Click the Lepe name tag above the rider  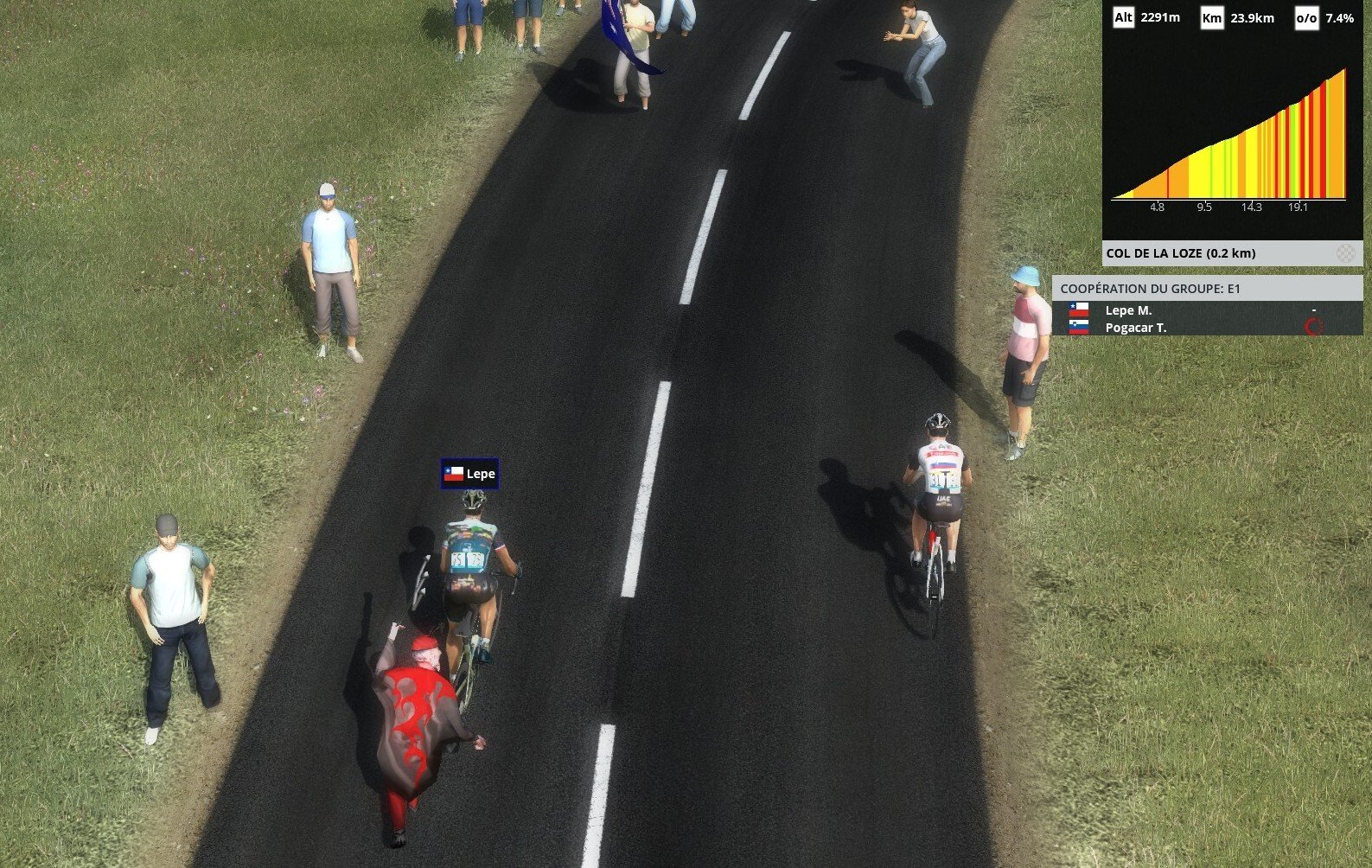click(469, 474)
